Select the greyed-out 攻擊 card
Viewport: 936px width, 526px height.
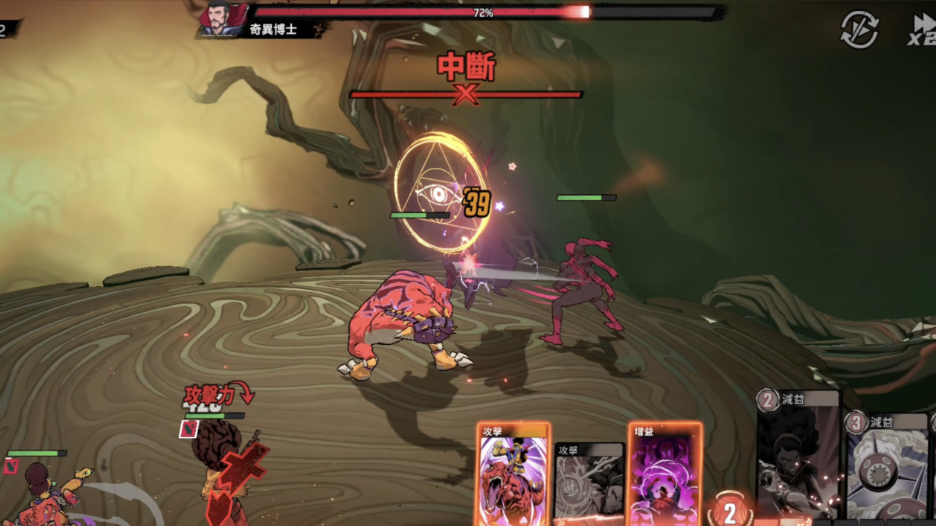tap(590, 483)
